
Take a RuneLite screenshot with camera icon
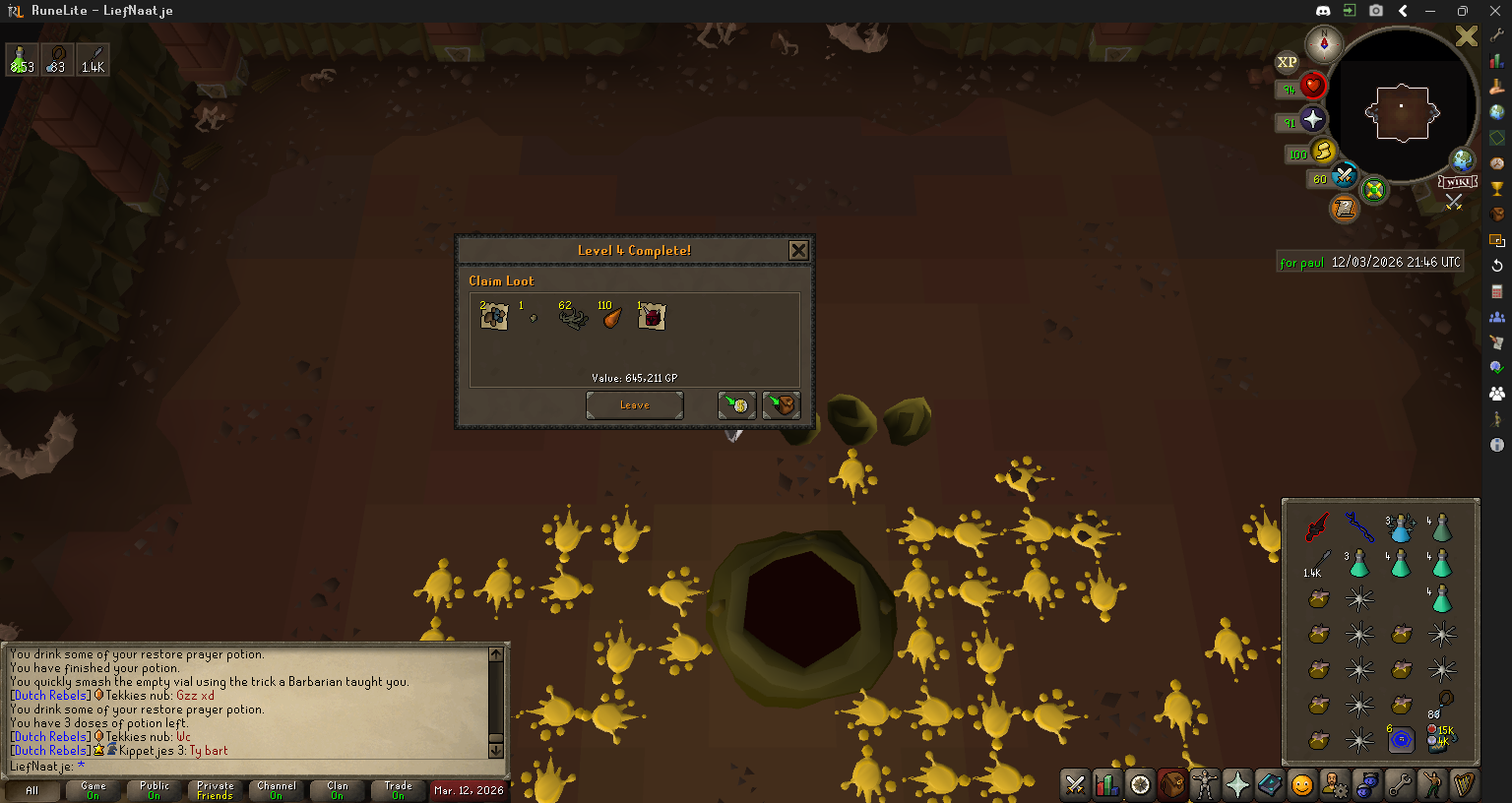(x=1376, y=11)
